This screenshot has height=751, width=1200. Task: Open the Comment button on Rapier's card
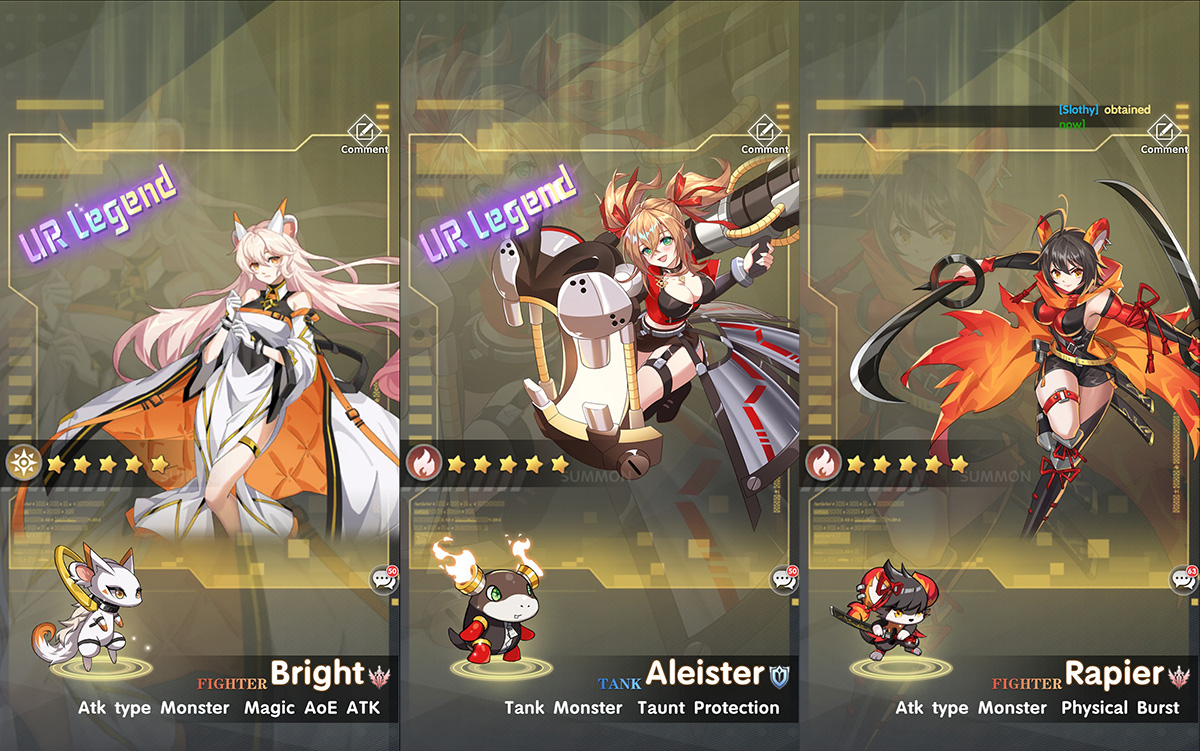1164,134
